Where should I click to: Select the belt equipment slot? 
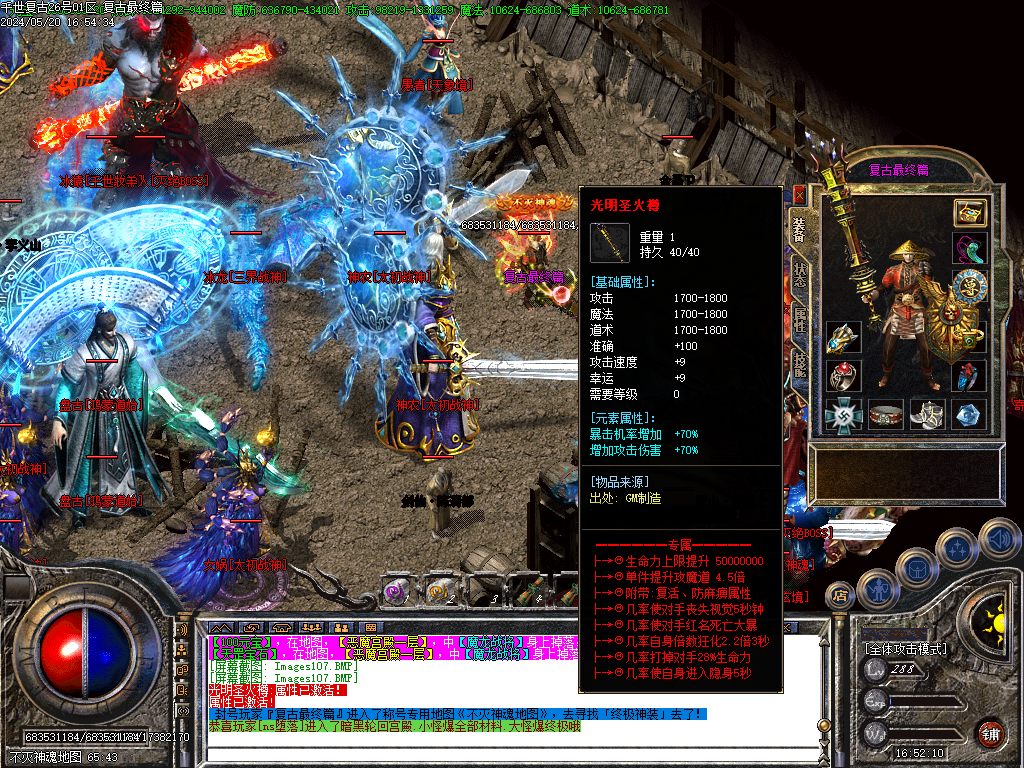pos(886,414)
